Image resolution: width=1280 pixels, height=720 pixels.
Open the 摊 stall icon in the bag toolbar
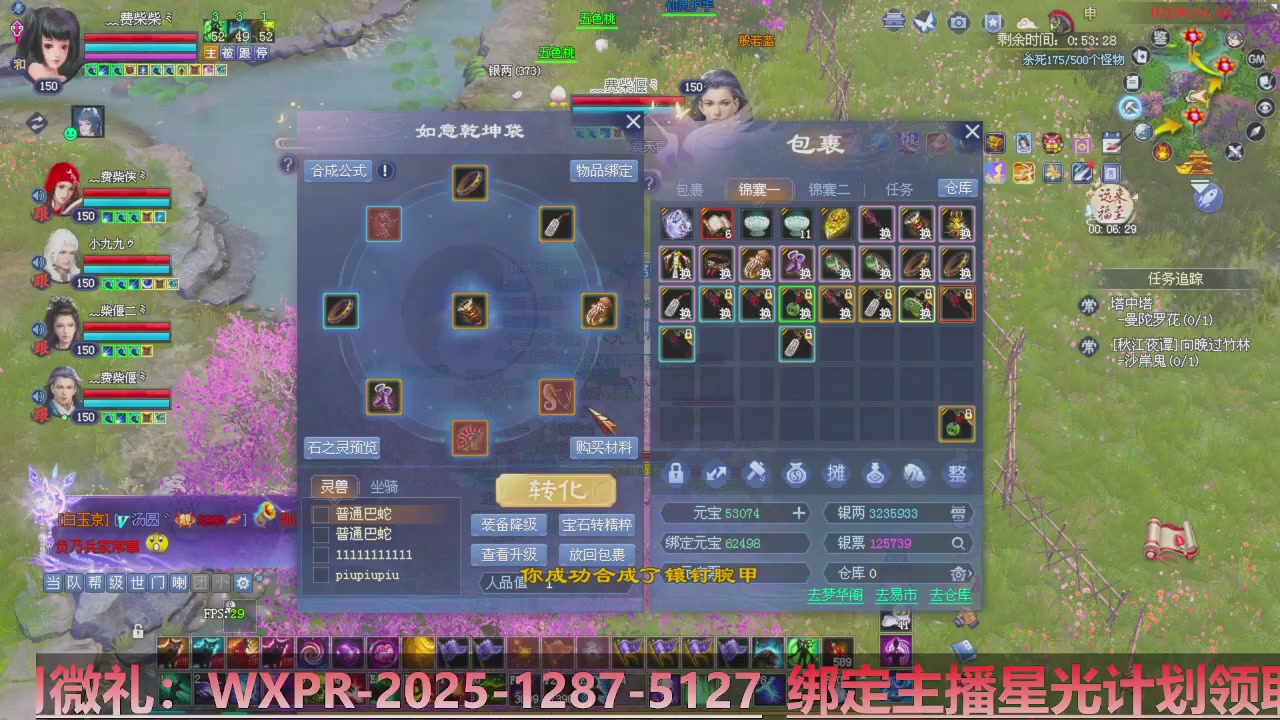(836, 474)
